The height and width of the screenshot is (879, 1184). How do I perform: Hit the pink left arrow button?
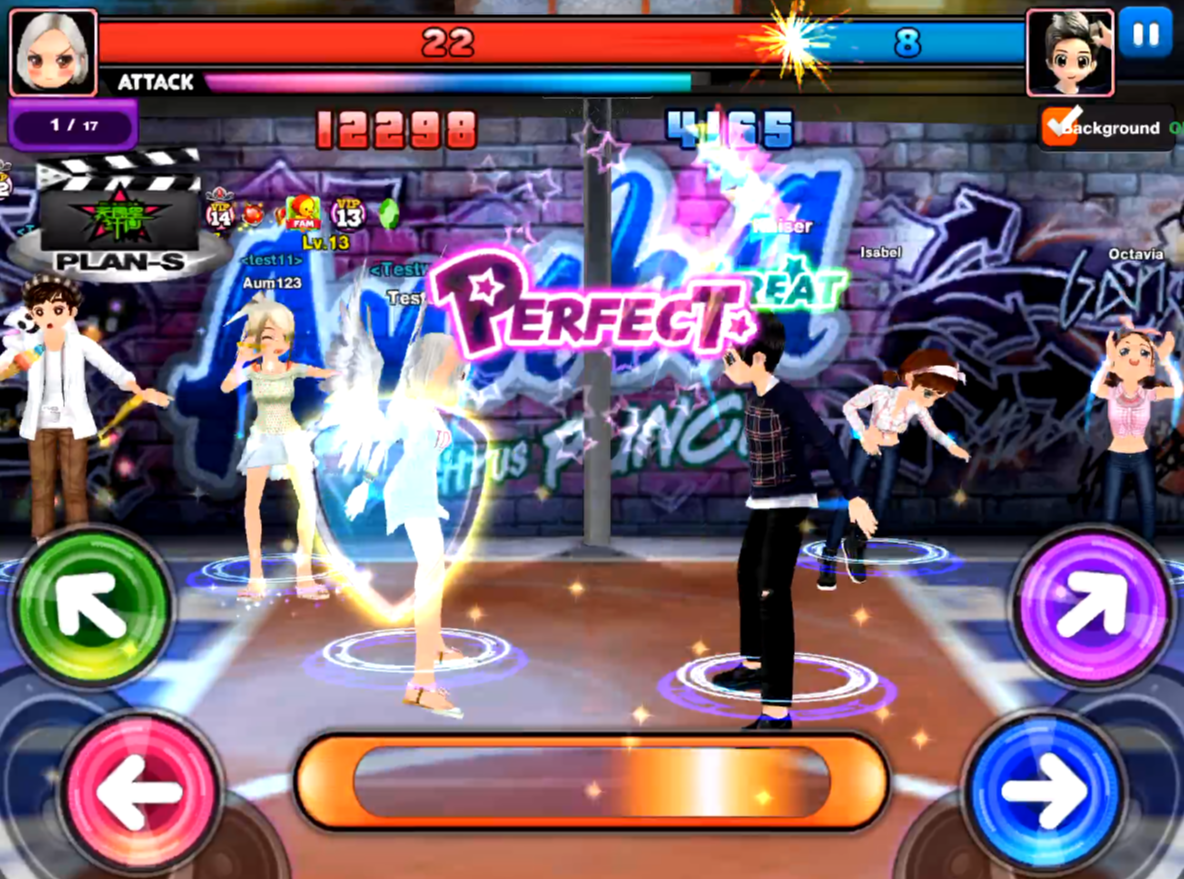pyautogui.click(x=140, y=791)
